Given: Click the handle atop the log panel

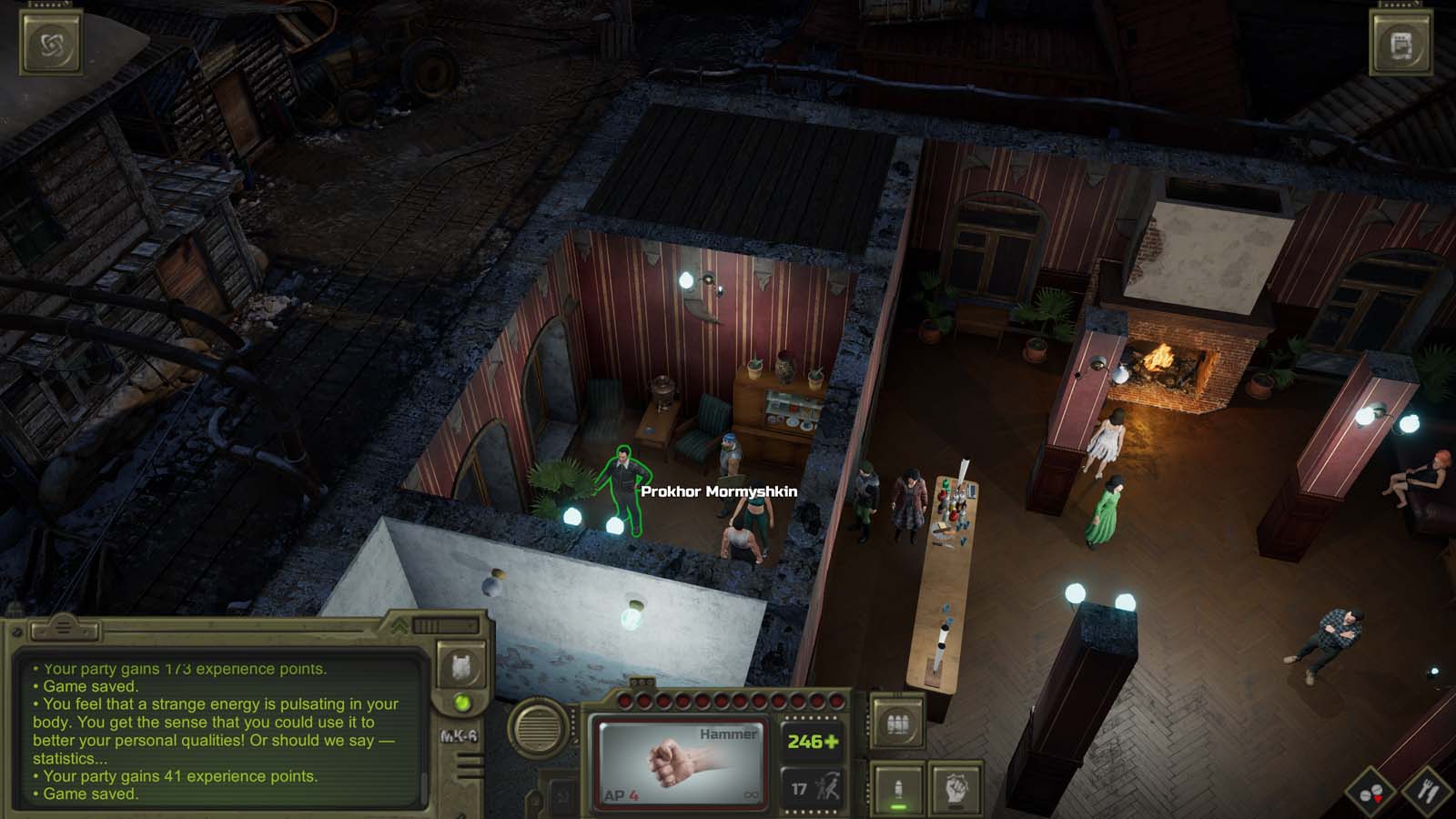Looking at the screenshot, I should tap(62, 626).
